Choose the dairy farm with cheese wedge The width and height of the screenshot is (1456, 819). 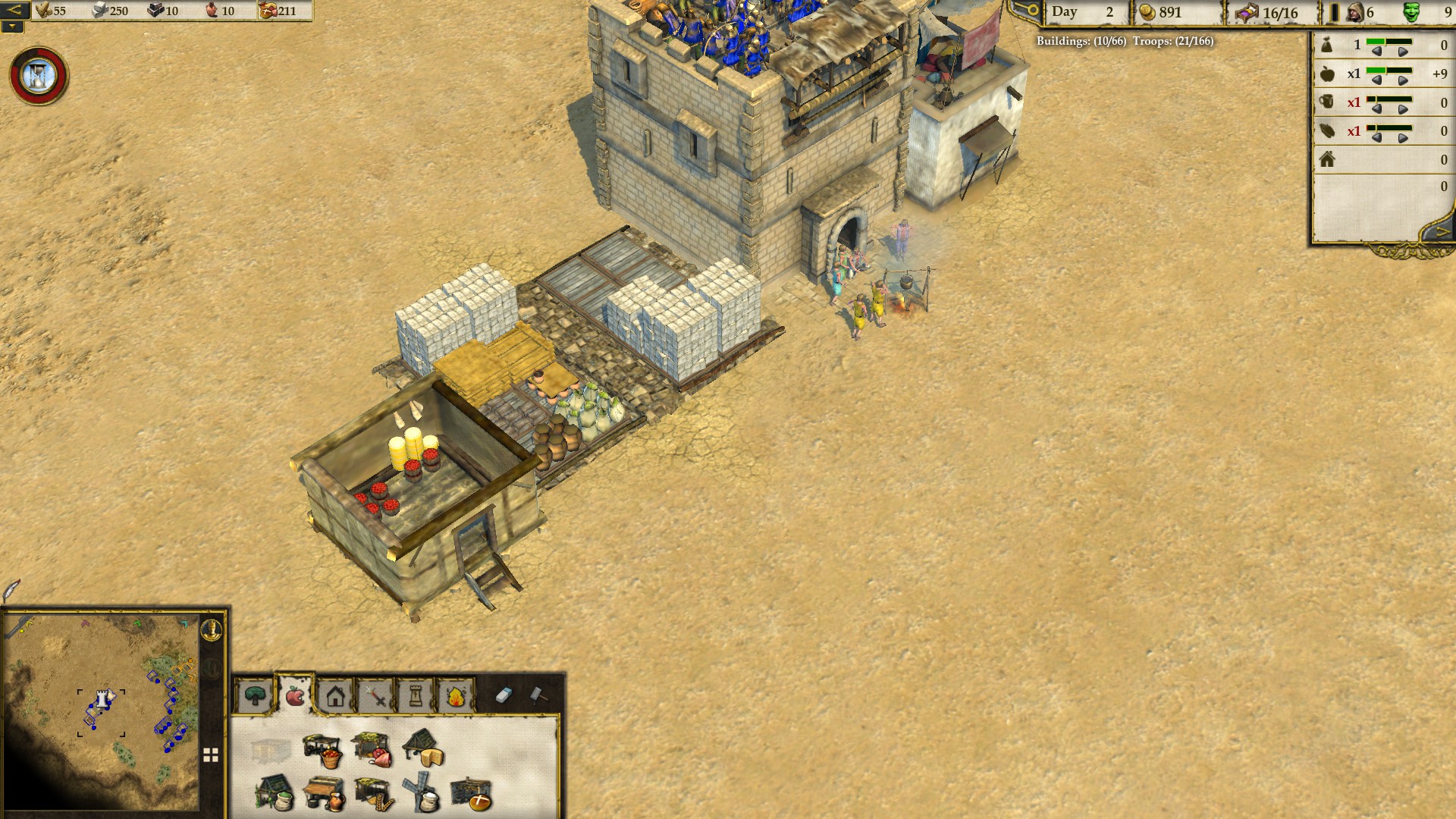423,748
